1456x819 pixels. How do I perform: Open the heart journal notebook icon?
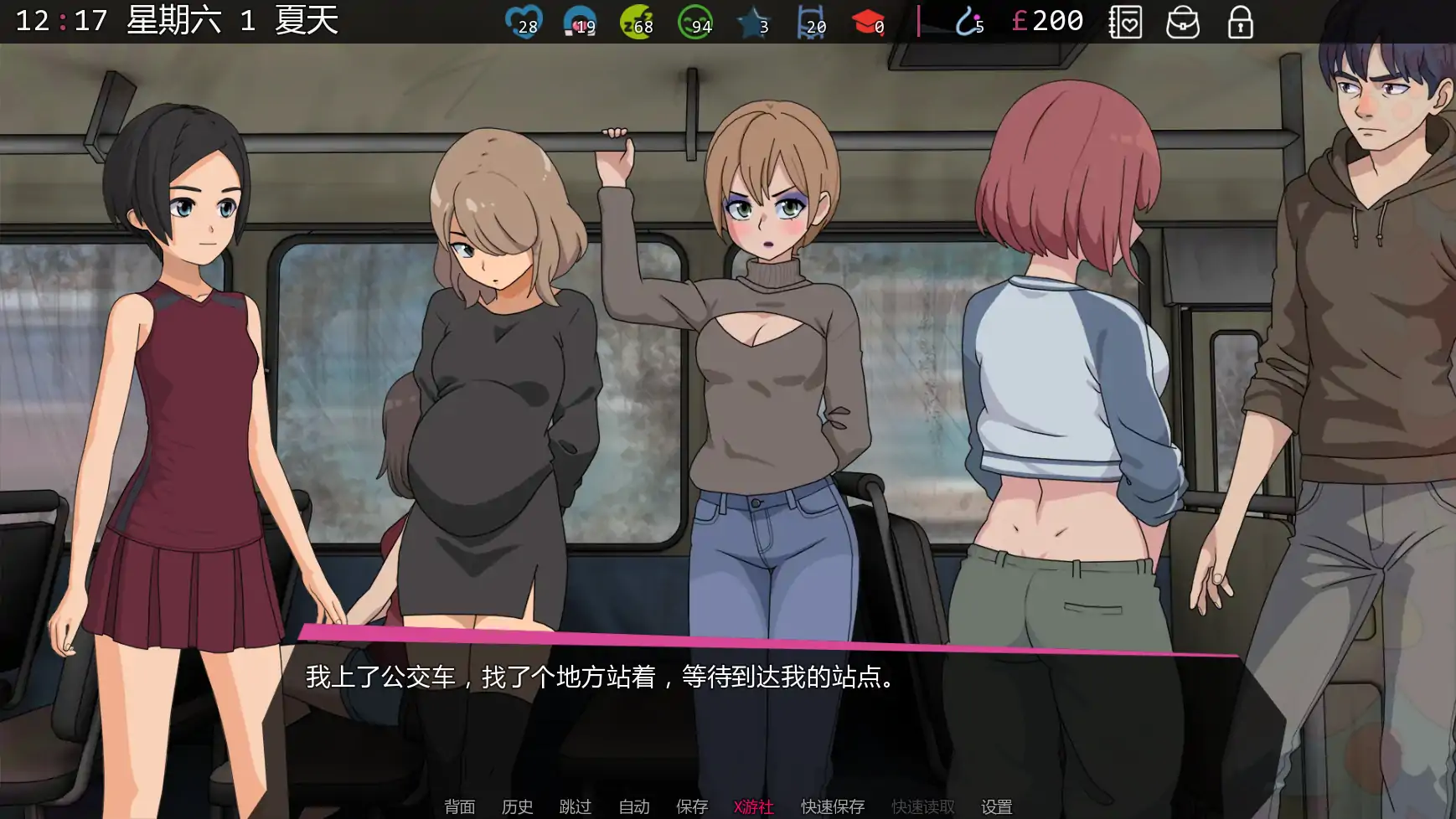pyautogui.click(x=1127, y=23)
